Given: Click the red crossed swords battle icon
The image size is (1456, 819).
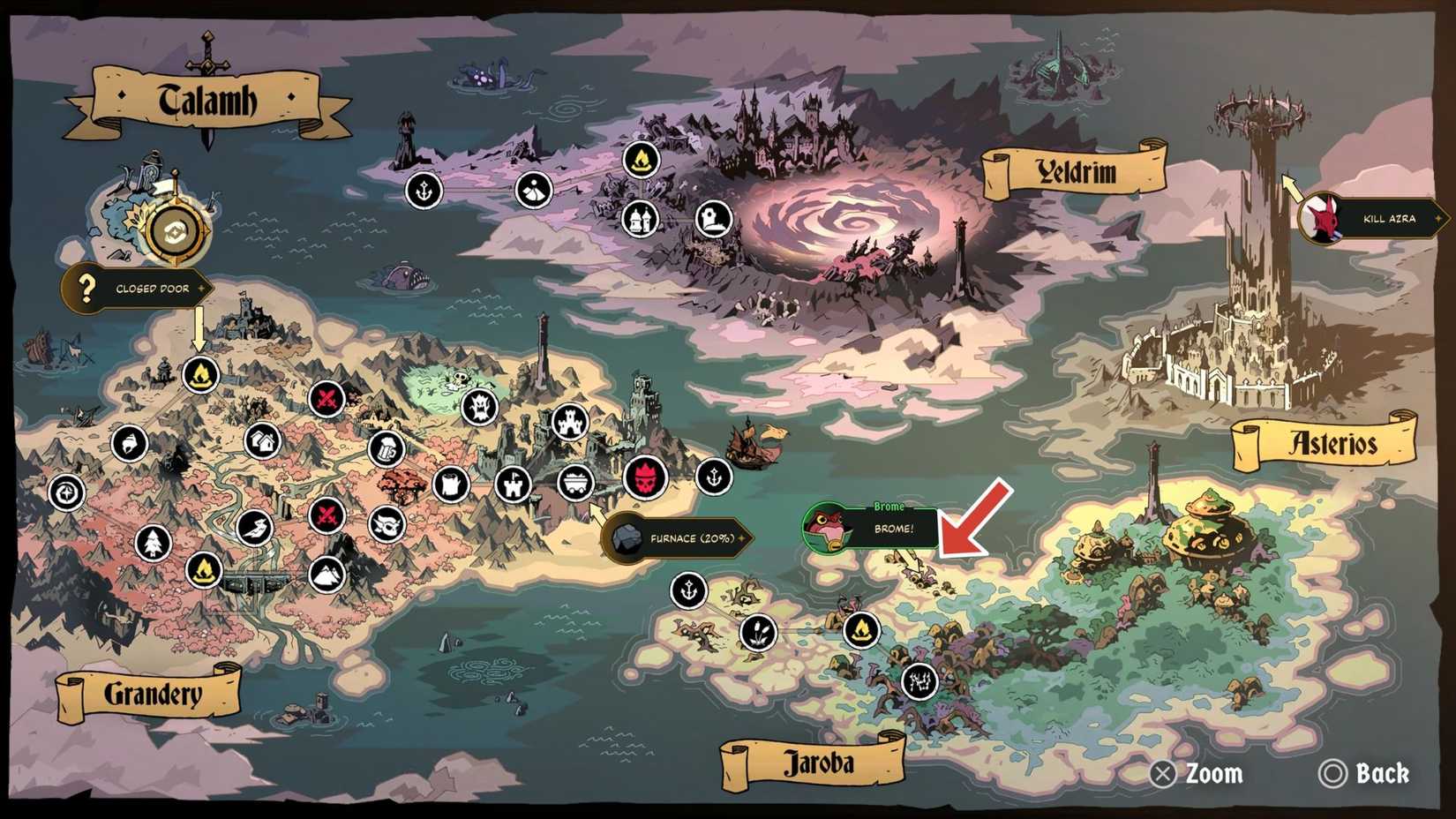Looking at the screenshot, I should click(326, 397).
